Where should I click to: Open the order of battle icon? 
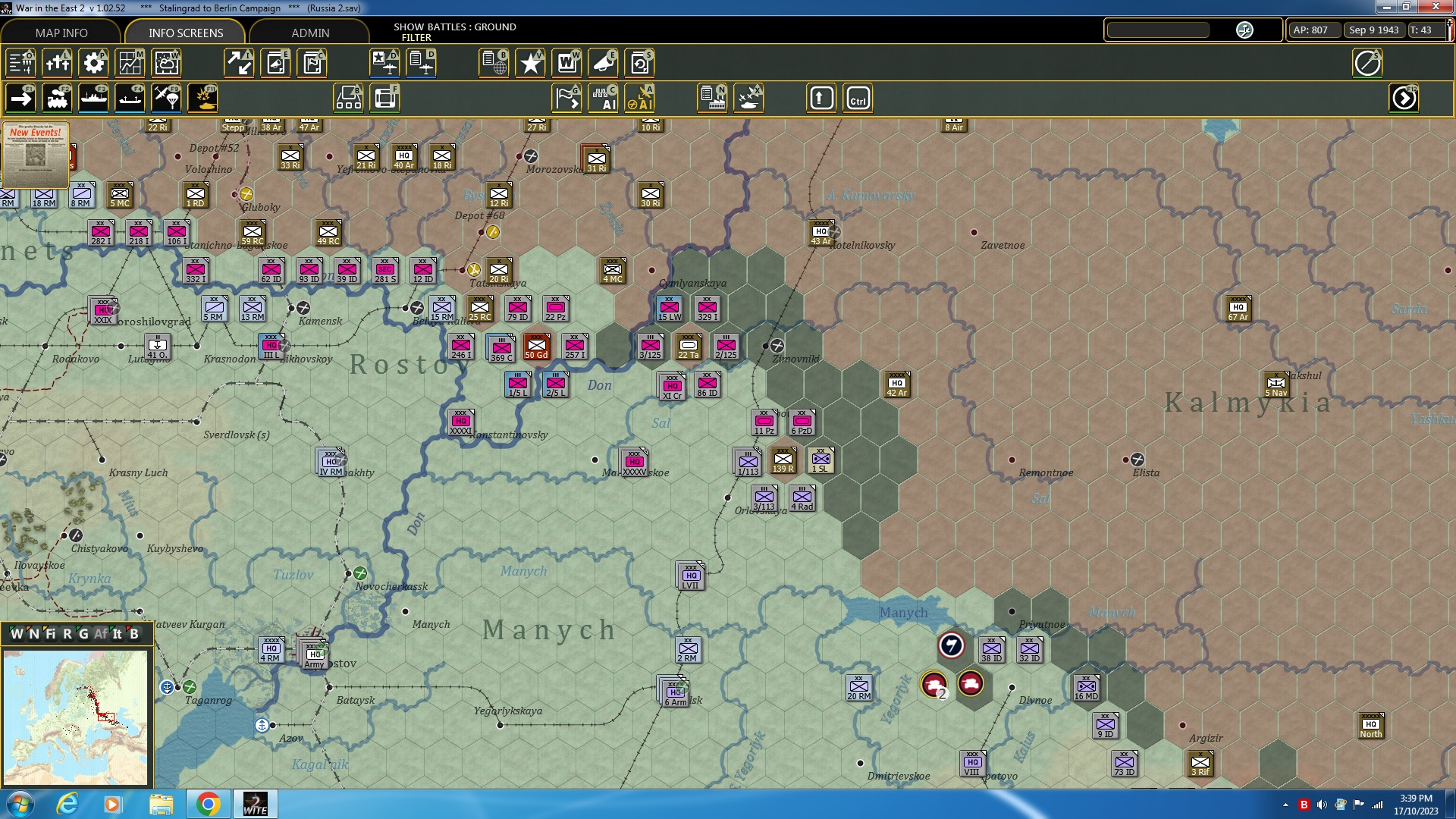coord(20,63)
